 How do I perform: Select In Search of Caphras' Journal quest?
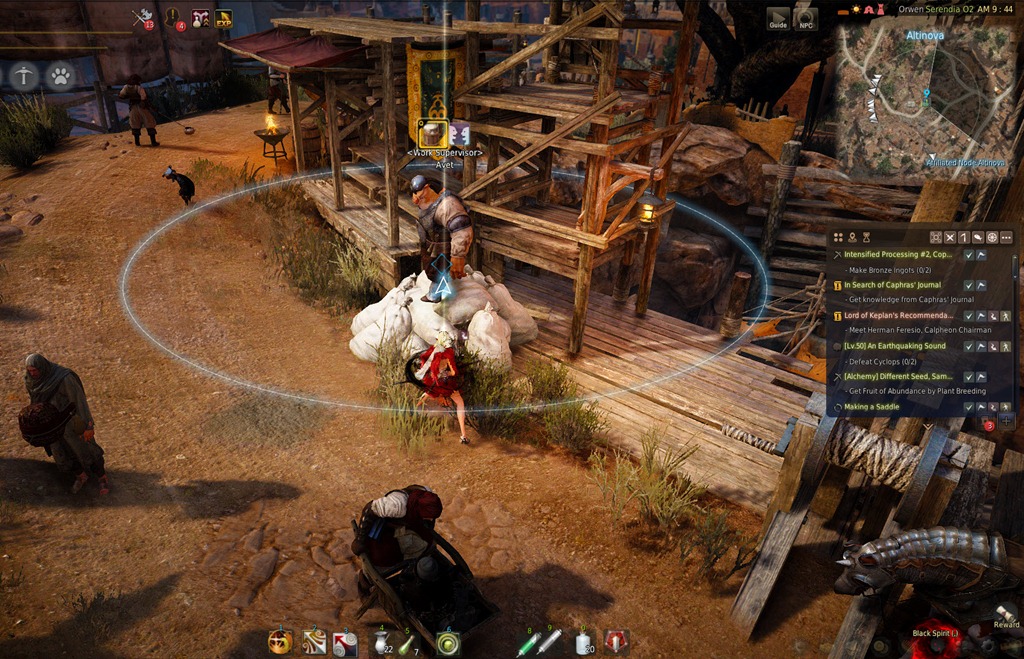coord(897,285)
